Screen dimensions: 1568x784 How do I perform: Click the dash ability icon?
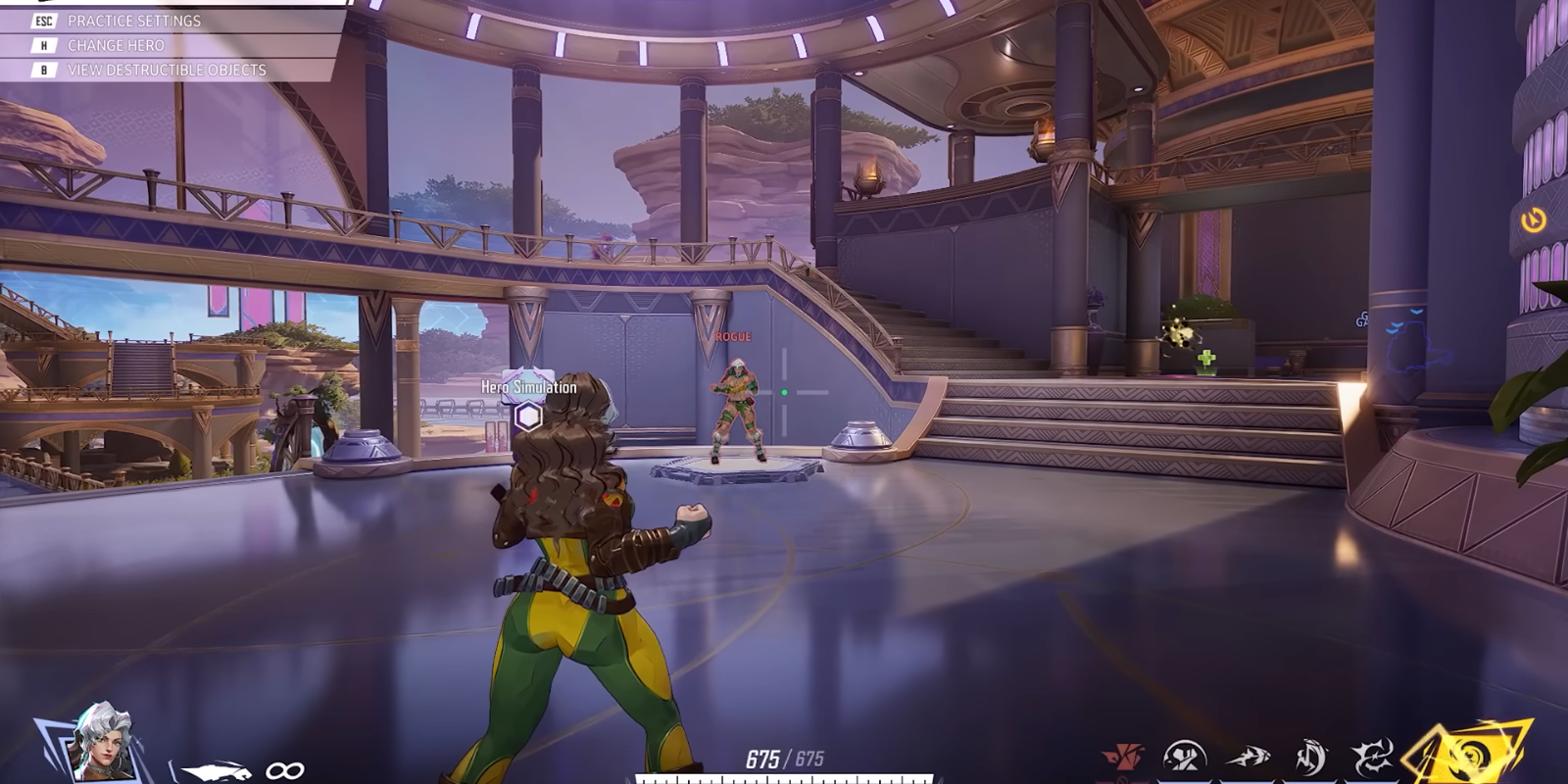[1248, 757]
